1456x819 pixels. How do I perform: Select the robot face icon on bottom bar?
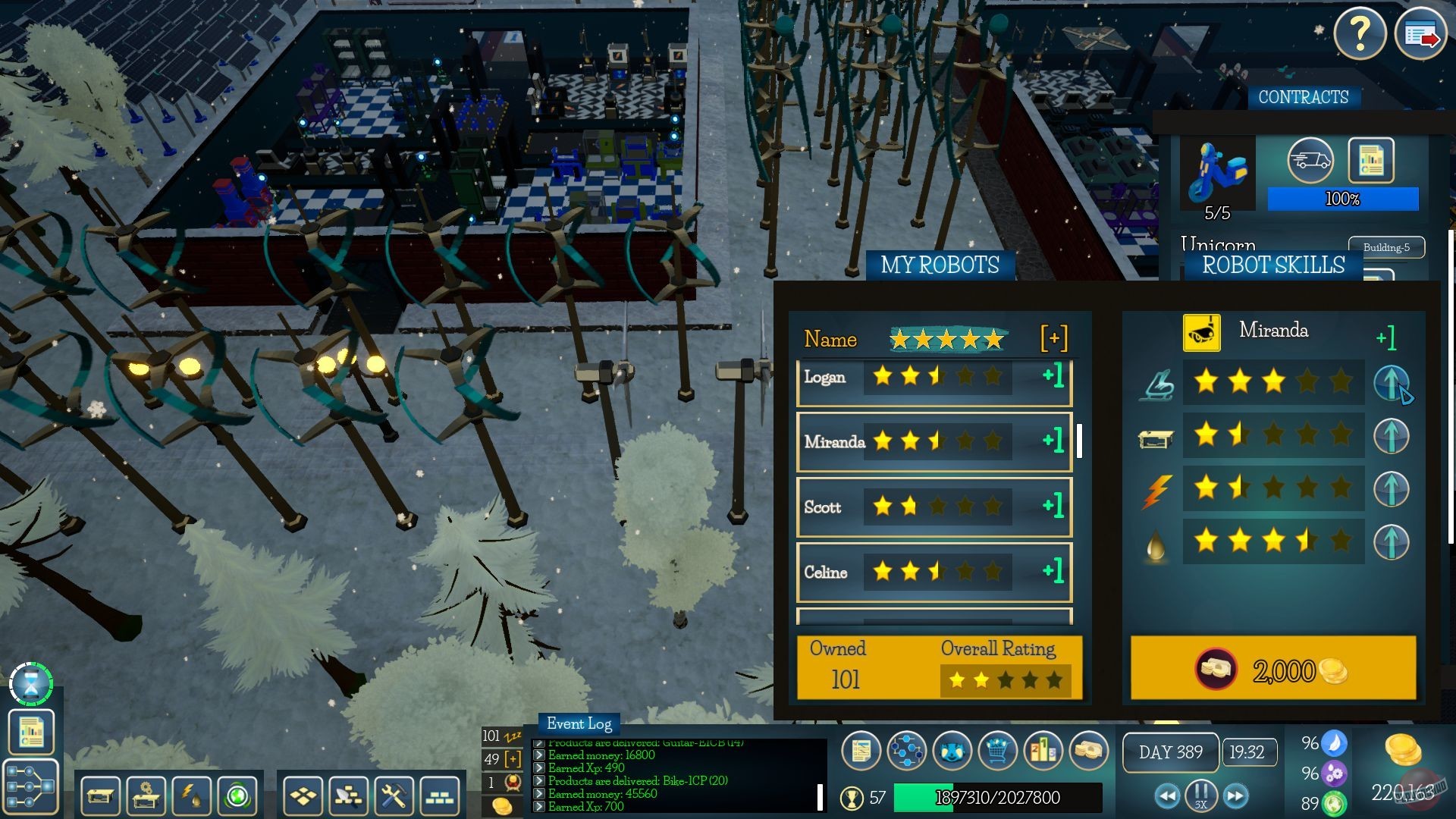click(951, 751)
